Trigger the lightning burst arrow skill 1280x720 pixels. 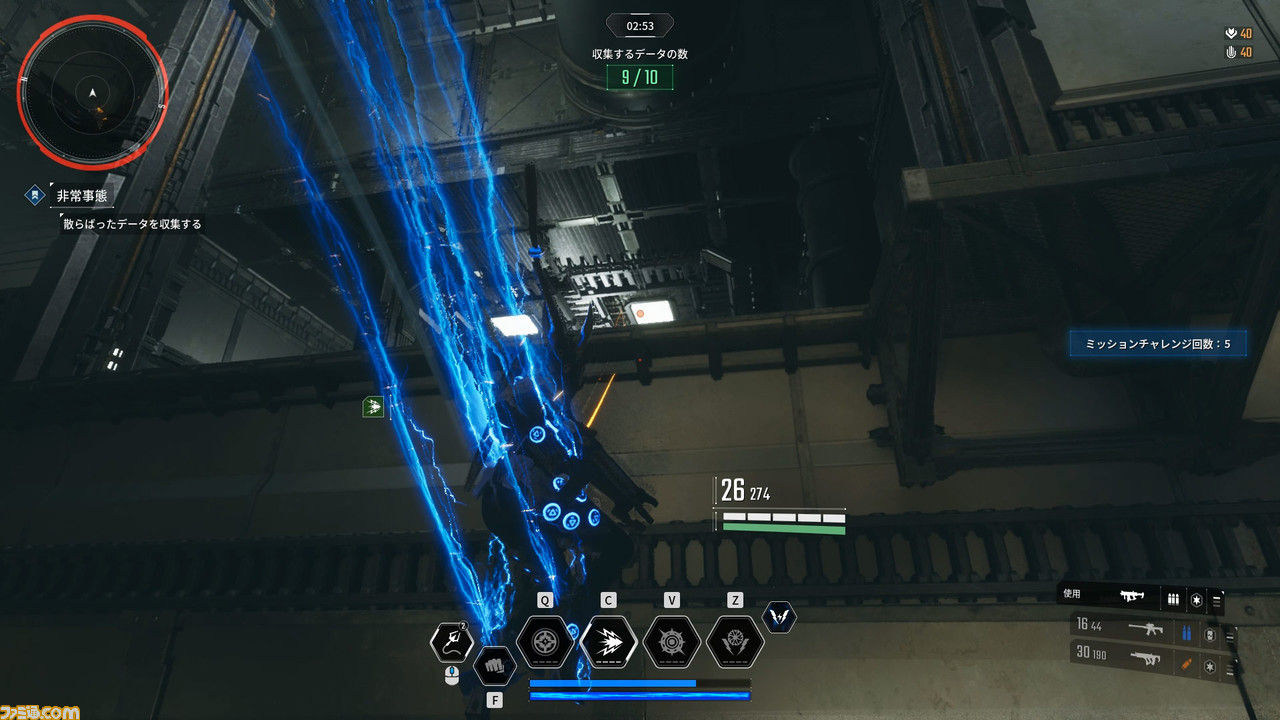[x=608, y=641]
